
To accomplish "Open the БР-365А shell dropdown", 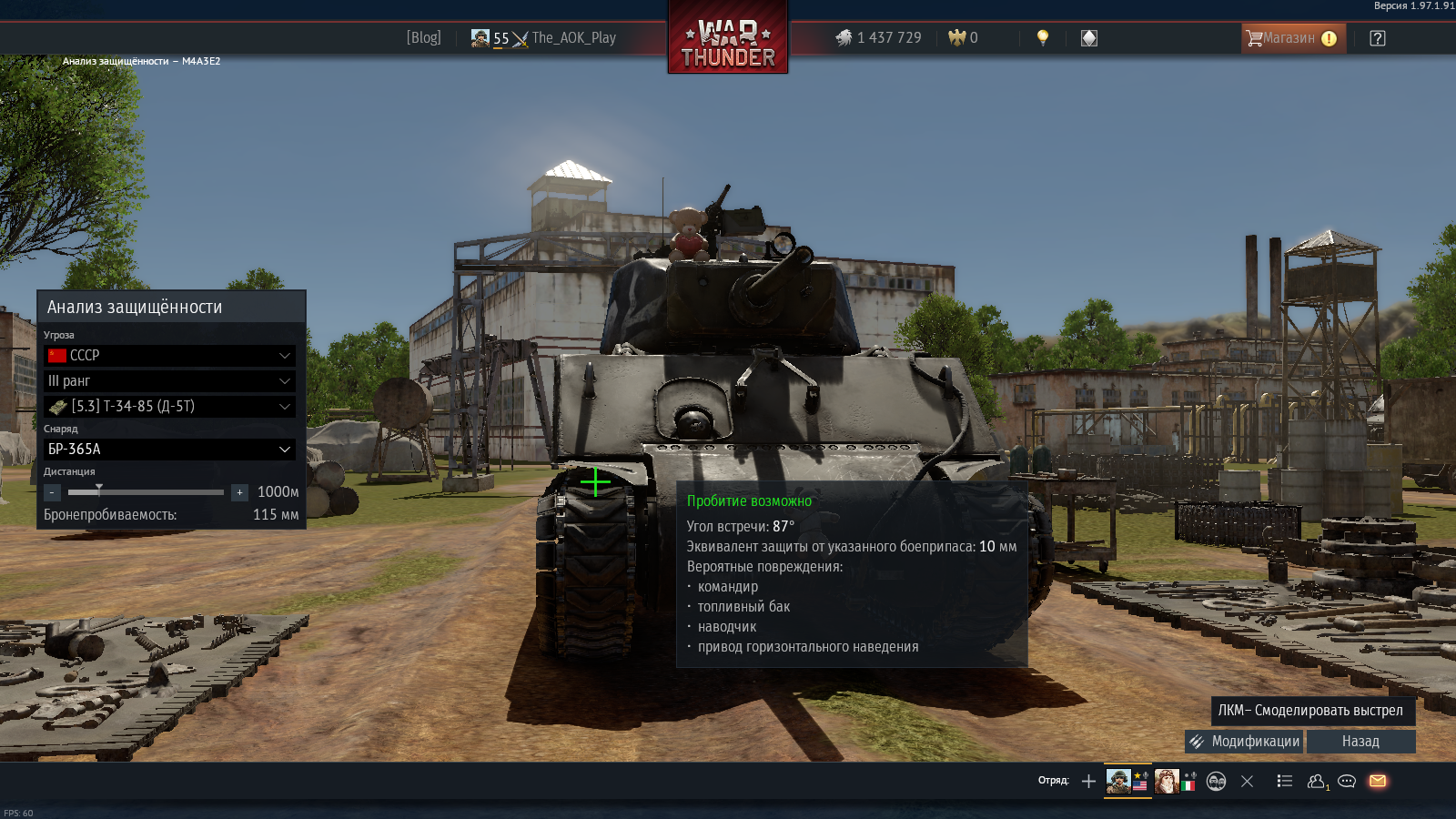I will [170, 450].
